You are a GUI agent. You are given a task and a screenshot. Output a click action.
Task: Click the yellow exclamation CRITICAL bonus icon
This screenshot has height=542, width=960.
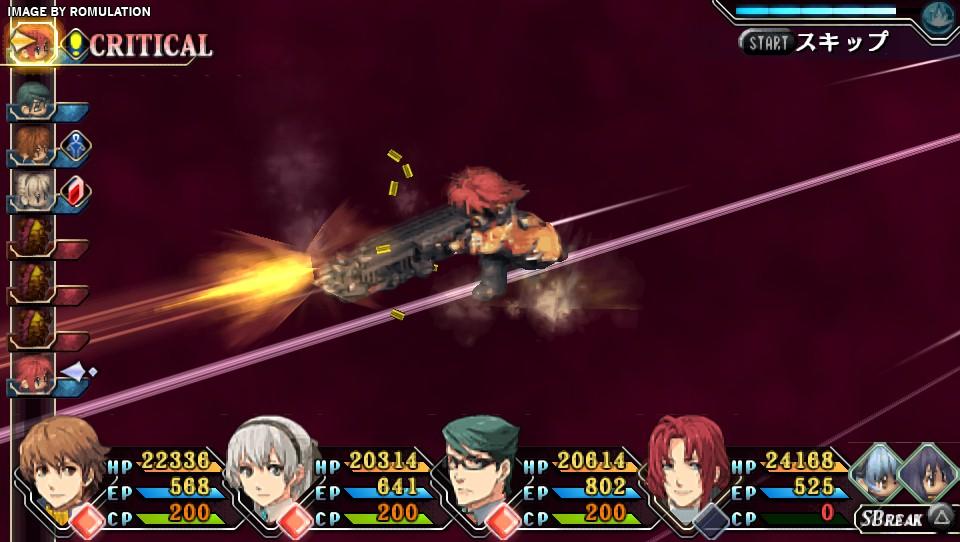coord(76,44)
